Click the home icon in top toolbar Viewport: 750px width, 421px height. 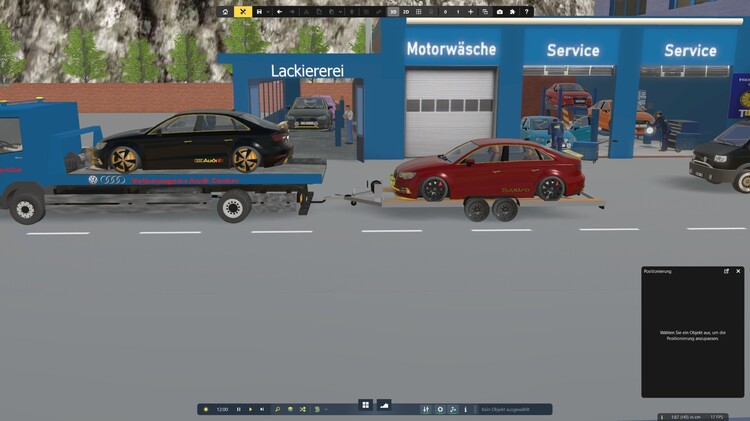pyautogui.click(x=226, y=12)
